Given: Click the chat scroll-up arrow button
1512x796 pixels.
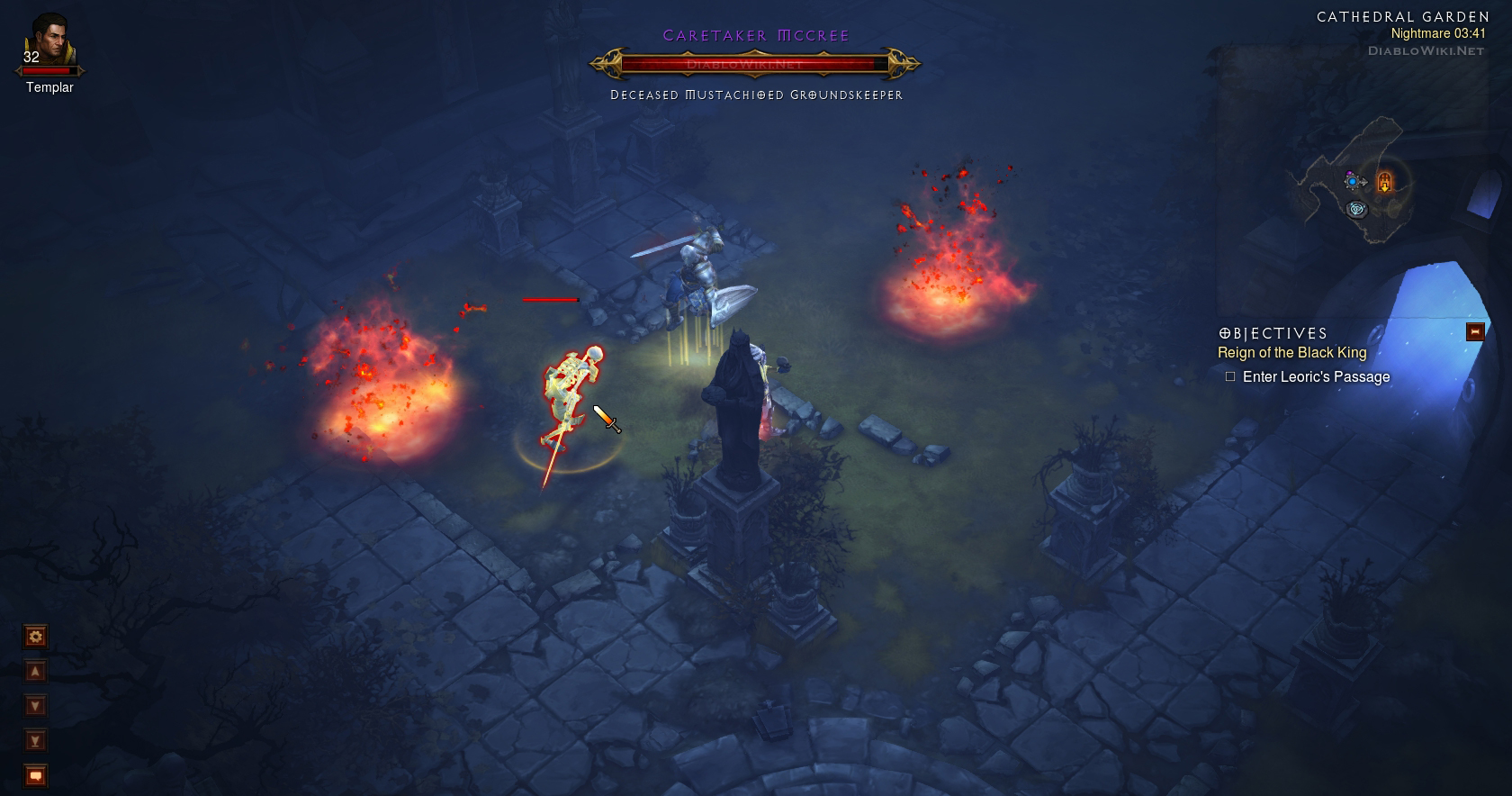Looking at the screenshot, I should pos(35,672).
